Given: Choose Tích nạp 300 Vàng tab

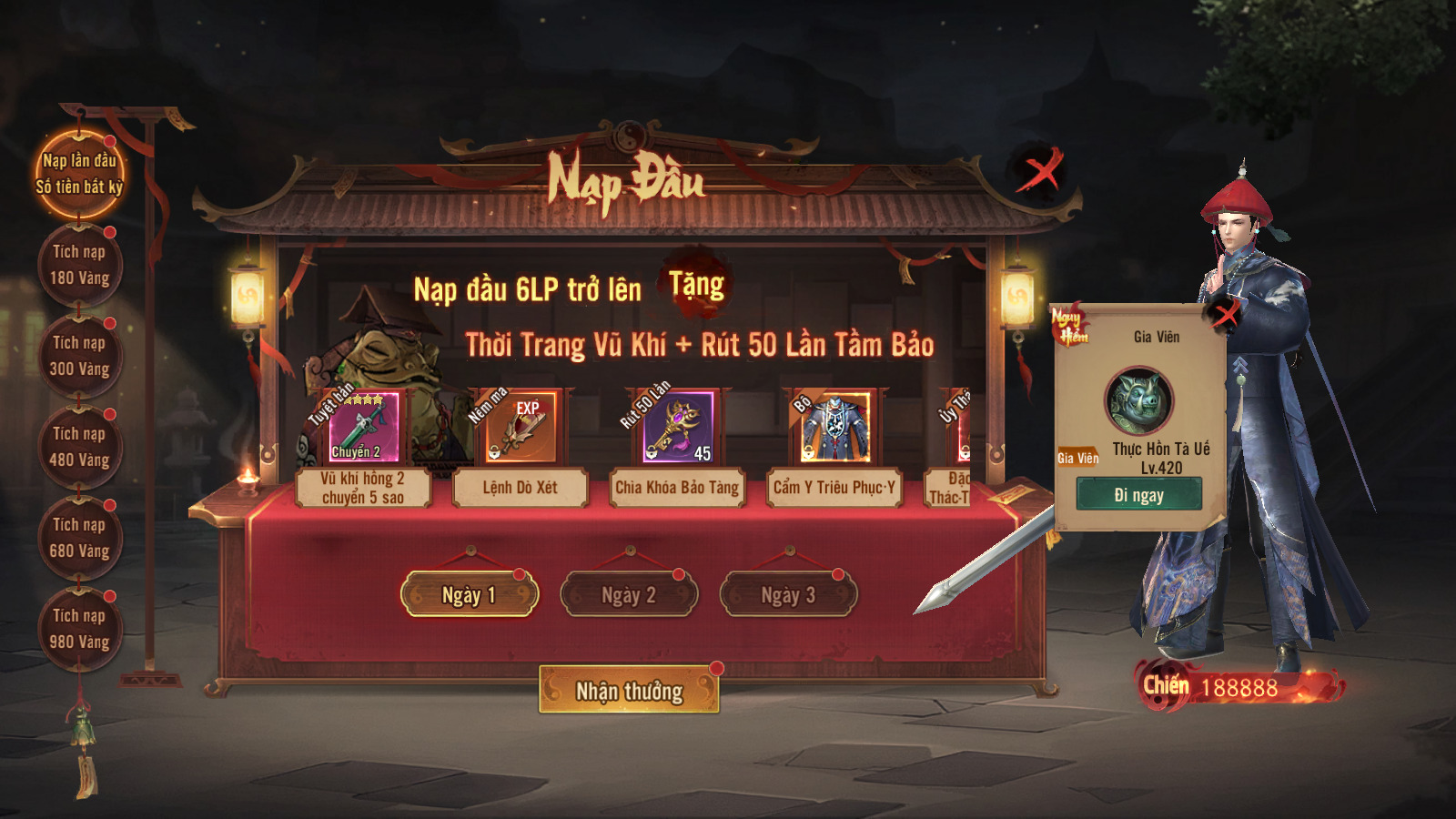Looking at the screenshot, I should pyautogui.click(x=79, y=356).
